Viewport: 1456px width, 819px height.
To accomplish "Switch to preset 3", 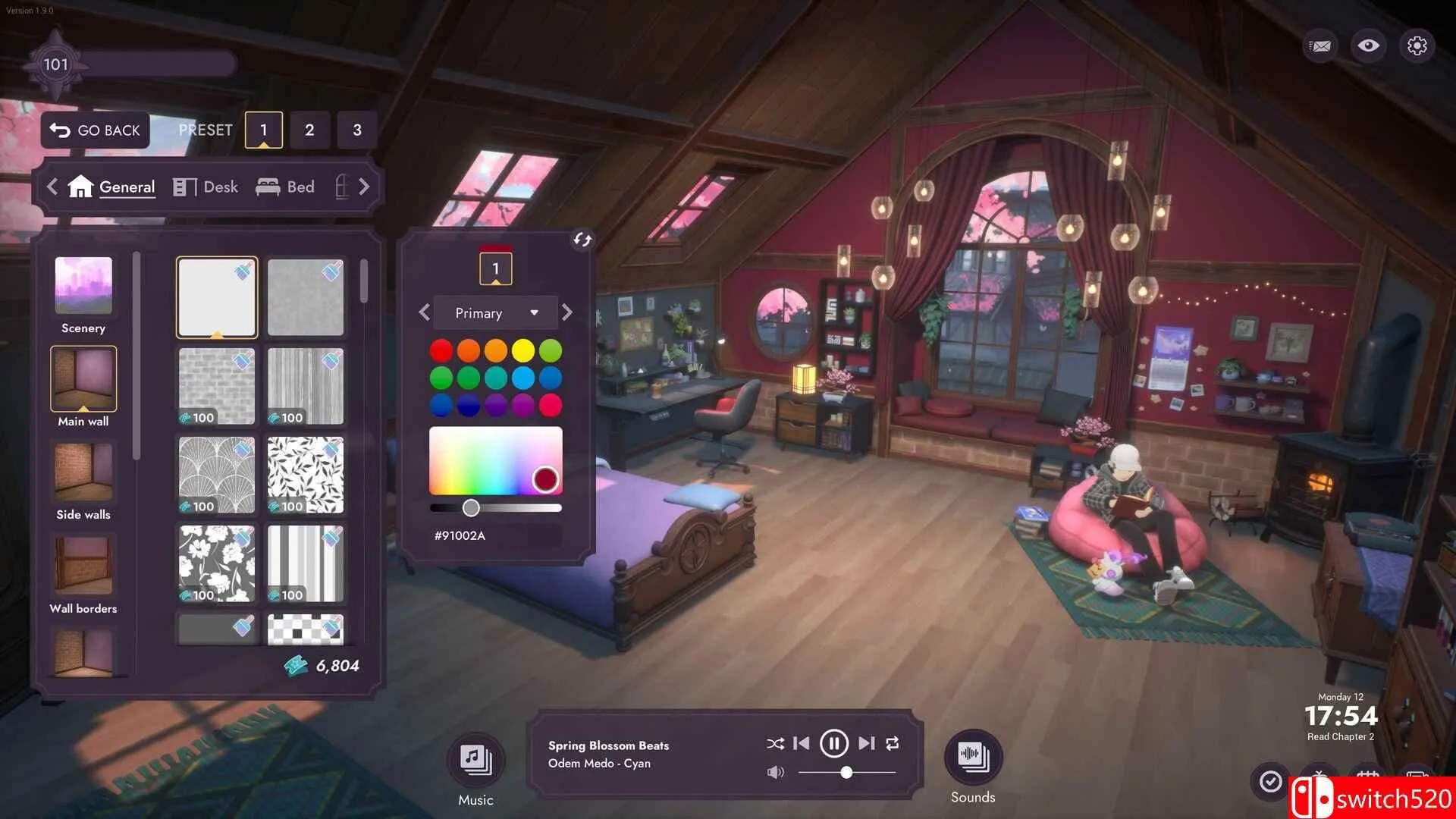I will click(x=356, y=130).
